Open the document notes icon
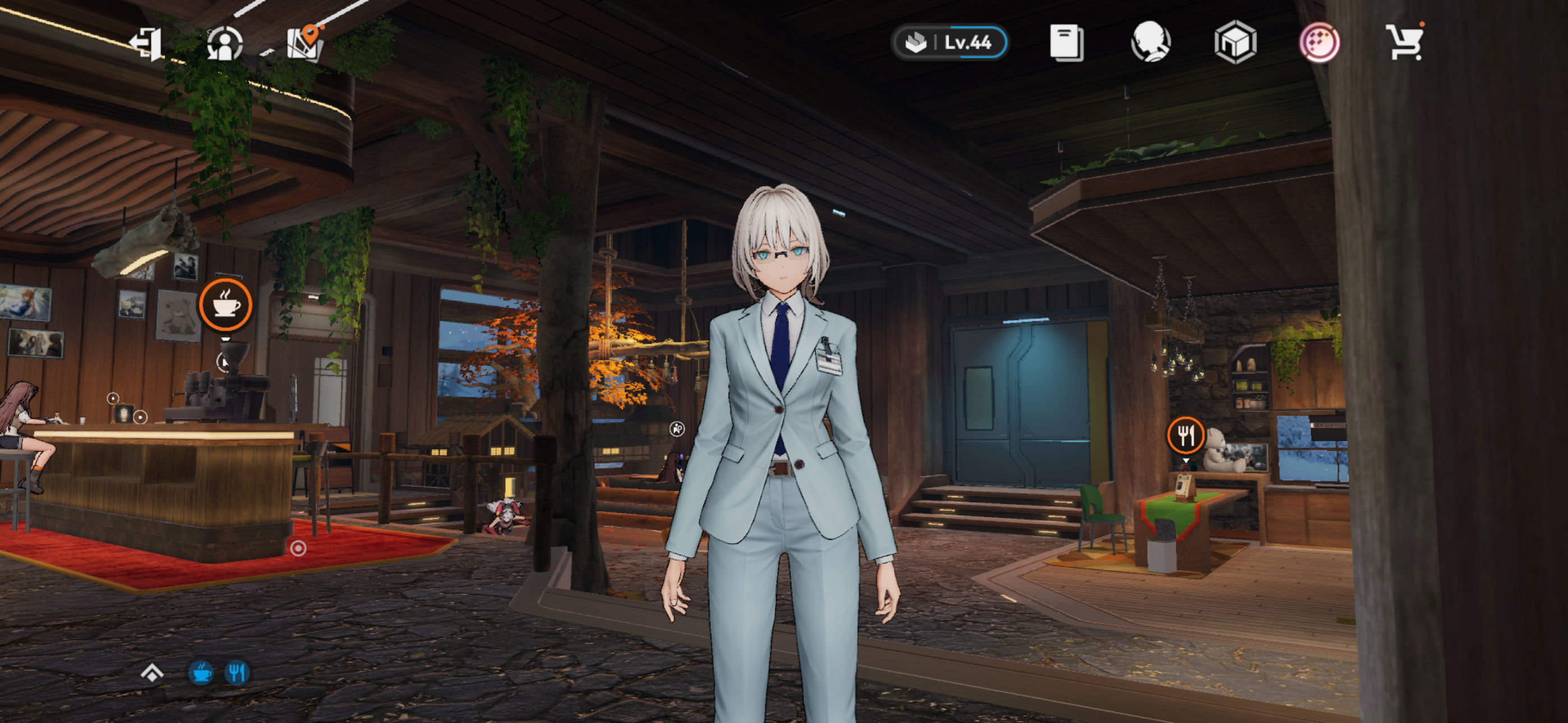The width and height of the screenshot is (1568, 723). coord(1067,43)
